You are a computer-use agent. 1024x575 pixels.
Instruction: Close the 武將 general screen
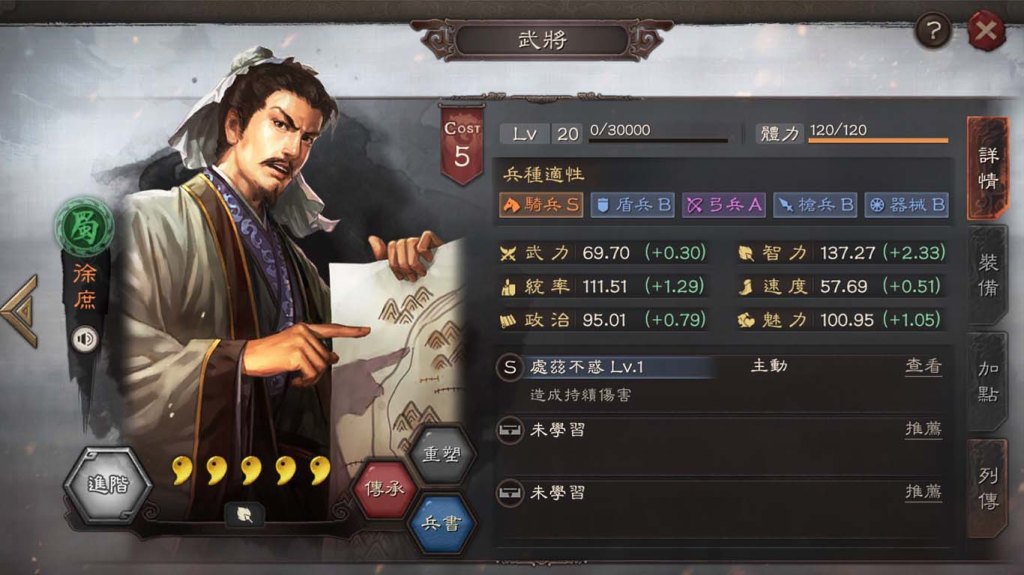click(986, 33)
